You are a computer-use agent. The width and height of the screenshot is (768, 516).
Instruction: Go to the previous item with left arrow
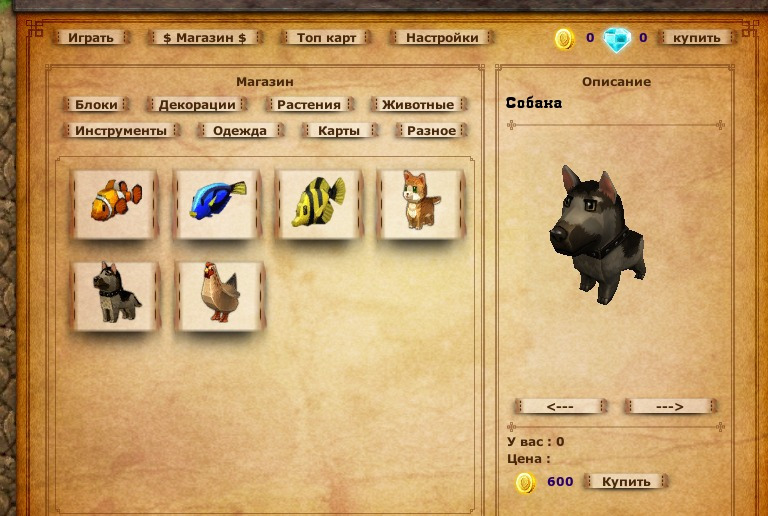pos(561,406)
